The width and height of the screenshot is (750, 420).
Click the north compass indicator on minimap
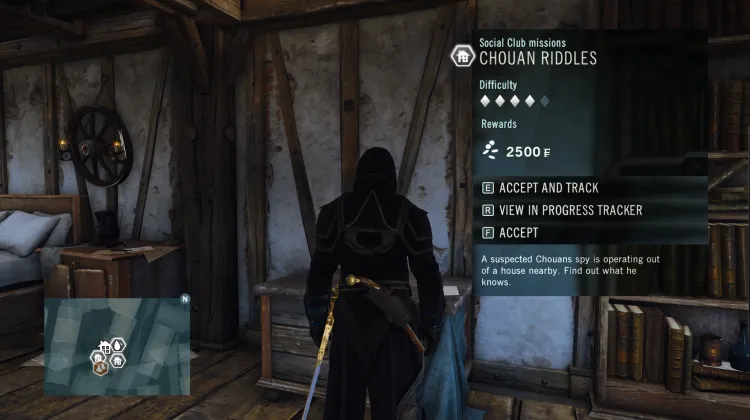click(x=185, y=299)
